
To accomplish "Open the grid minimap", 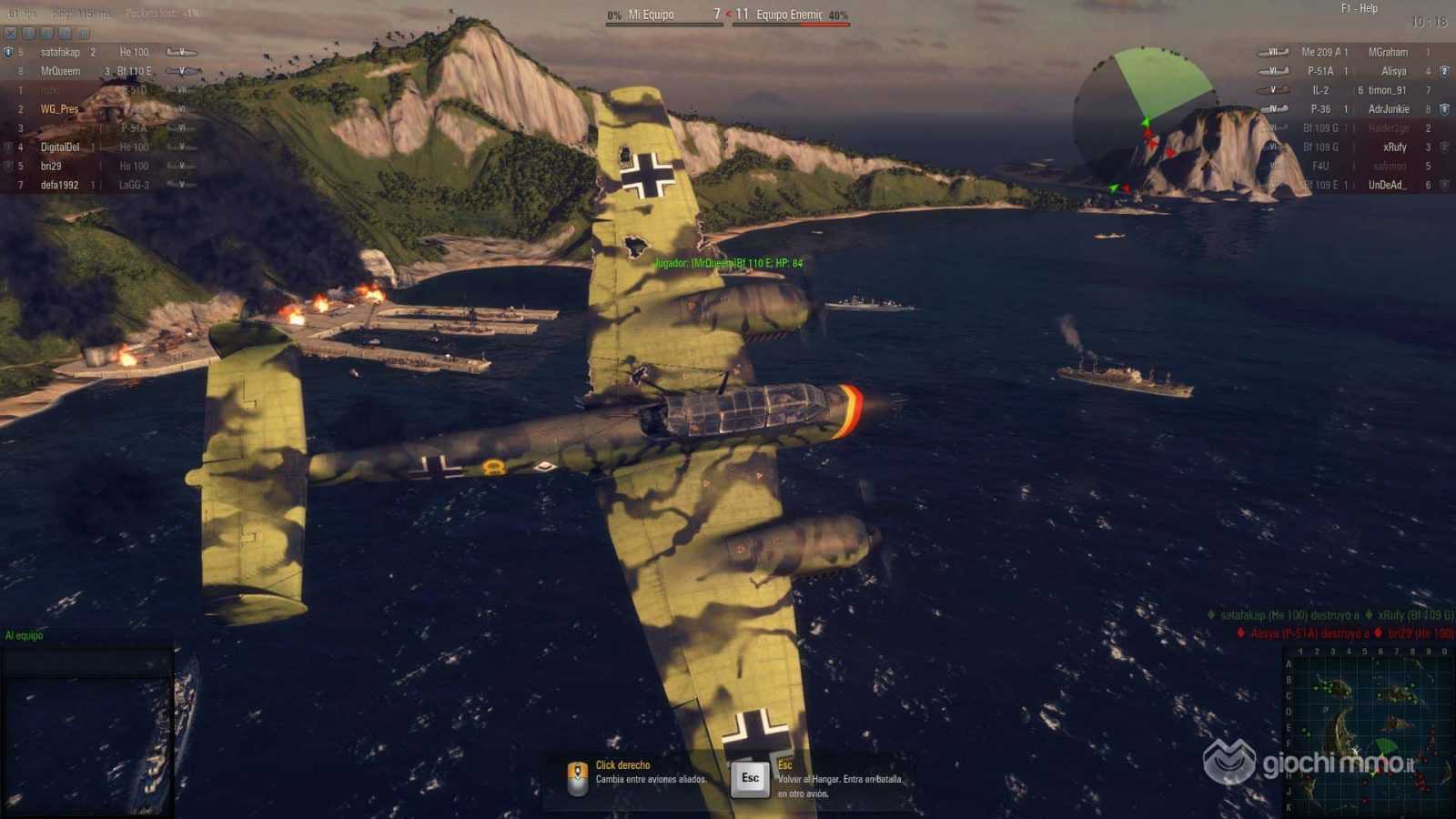I will pyautogui.click(x=1368, y=733).
